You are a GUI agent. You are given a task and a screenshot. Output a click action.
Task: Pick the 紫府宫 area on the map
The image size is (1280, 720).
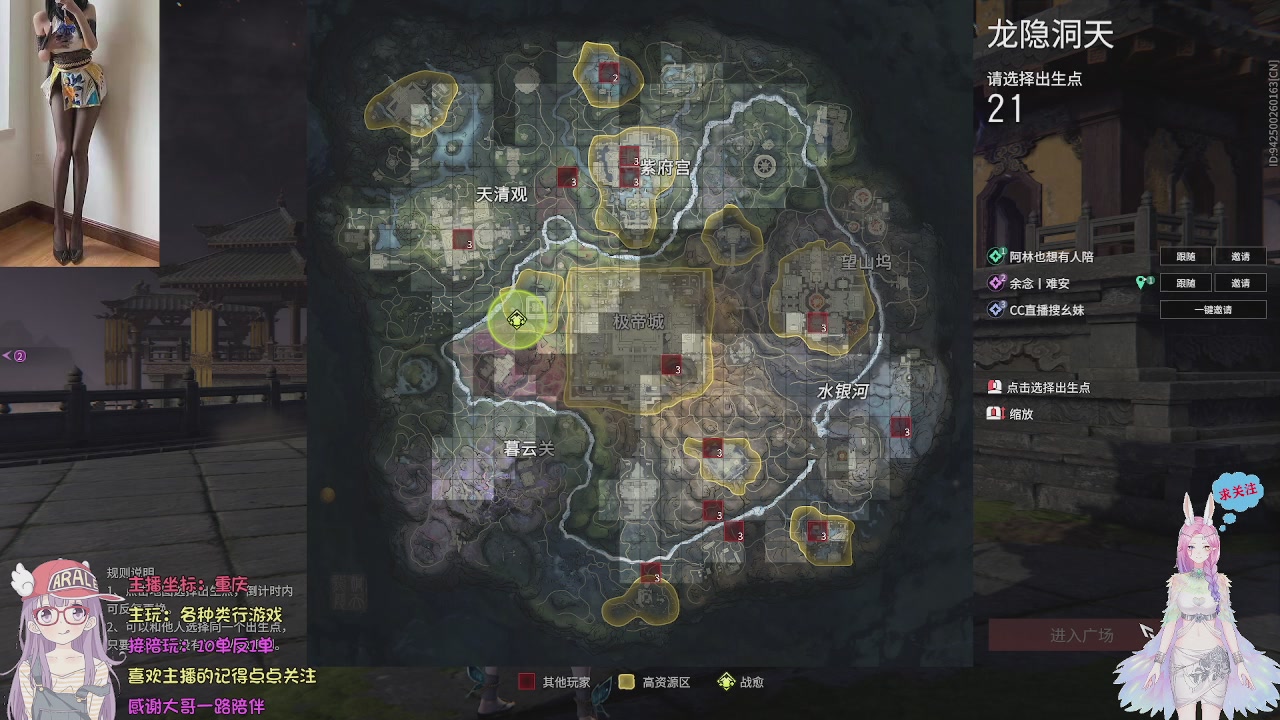pos(665,168)
